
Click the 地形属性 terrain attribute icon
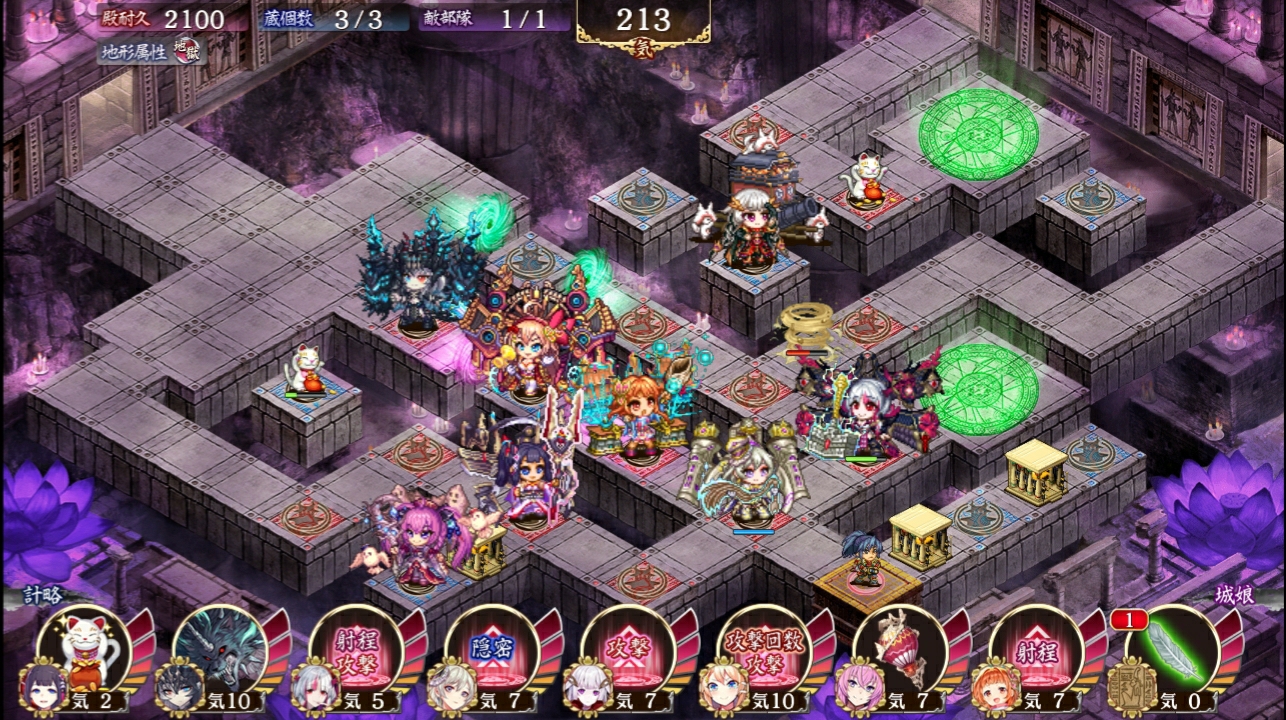[187, 51]
